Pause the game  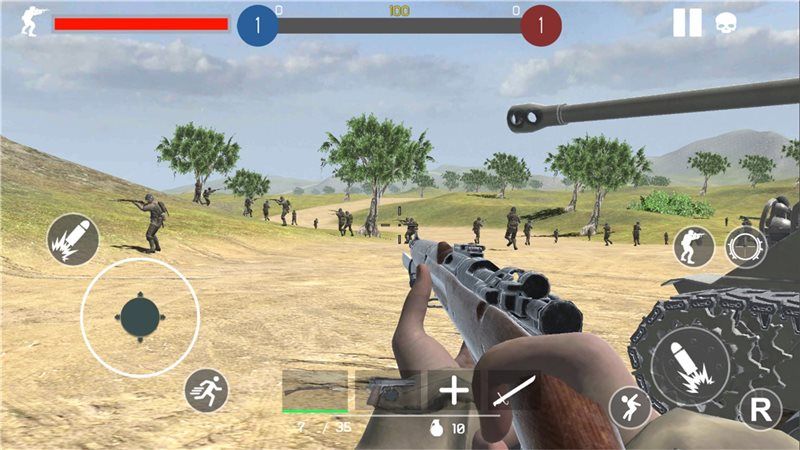click(687, 22)
